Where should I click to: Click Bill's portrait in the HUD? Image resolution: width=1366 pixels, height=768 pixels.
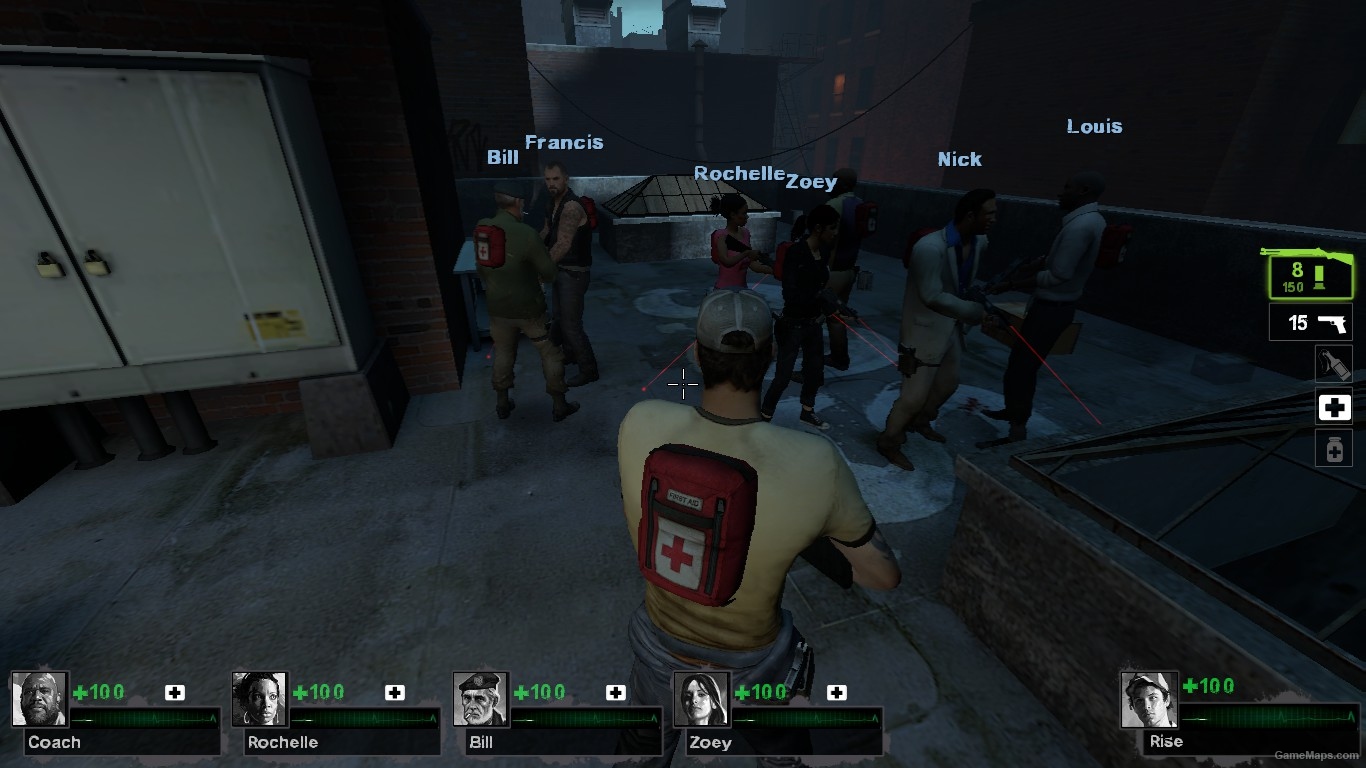pos(481,698)
